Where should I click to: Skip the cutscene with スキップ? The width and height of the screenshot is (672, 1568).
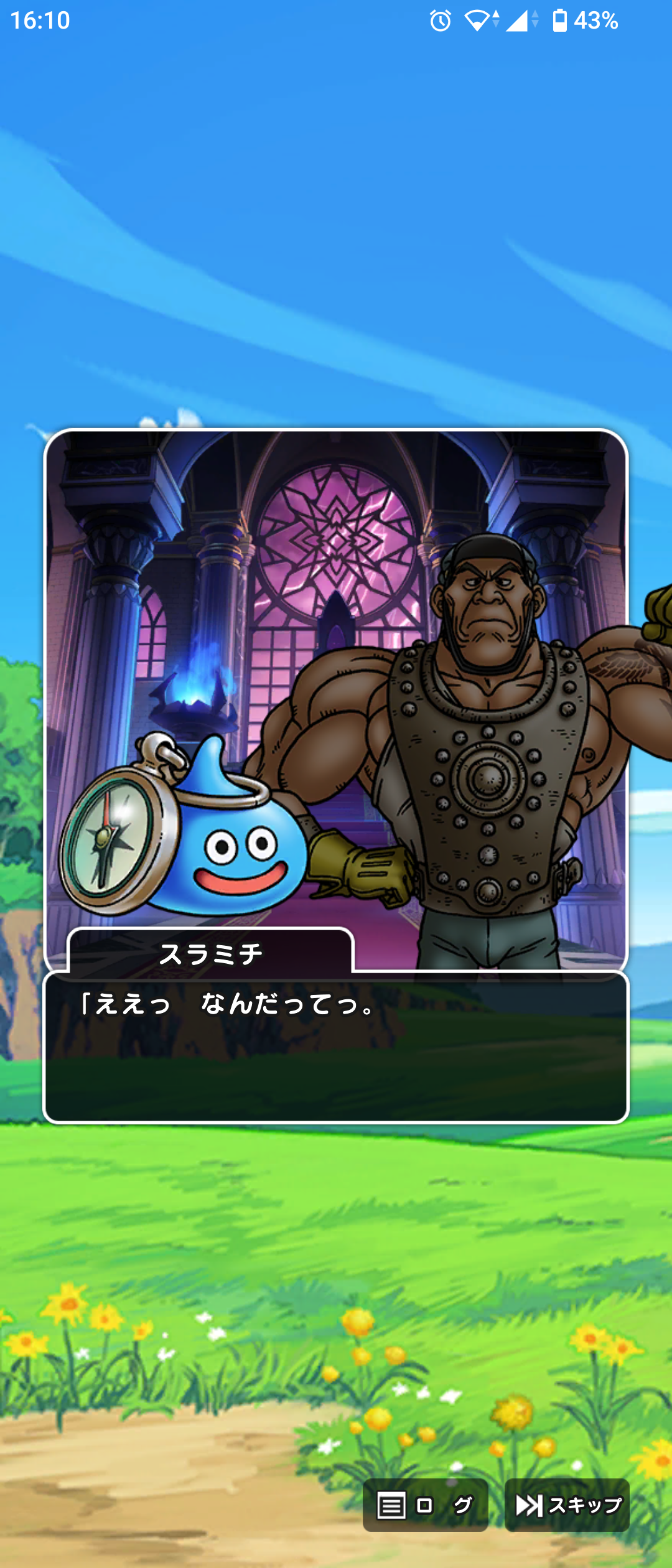pyautogui.click(x=567, y=1505)
